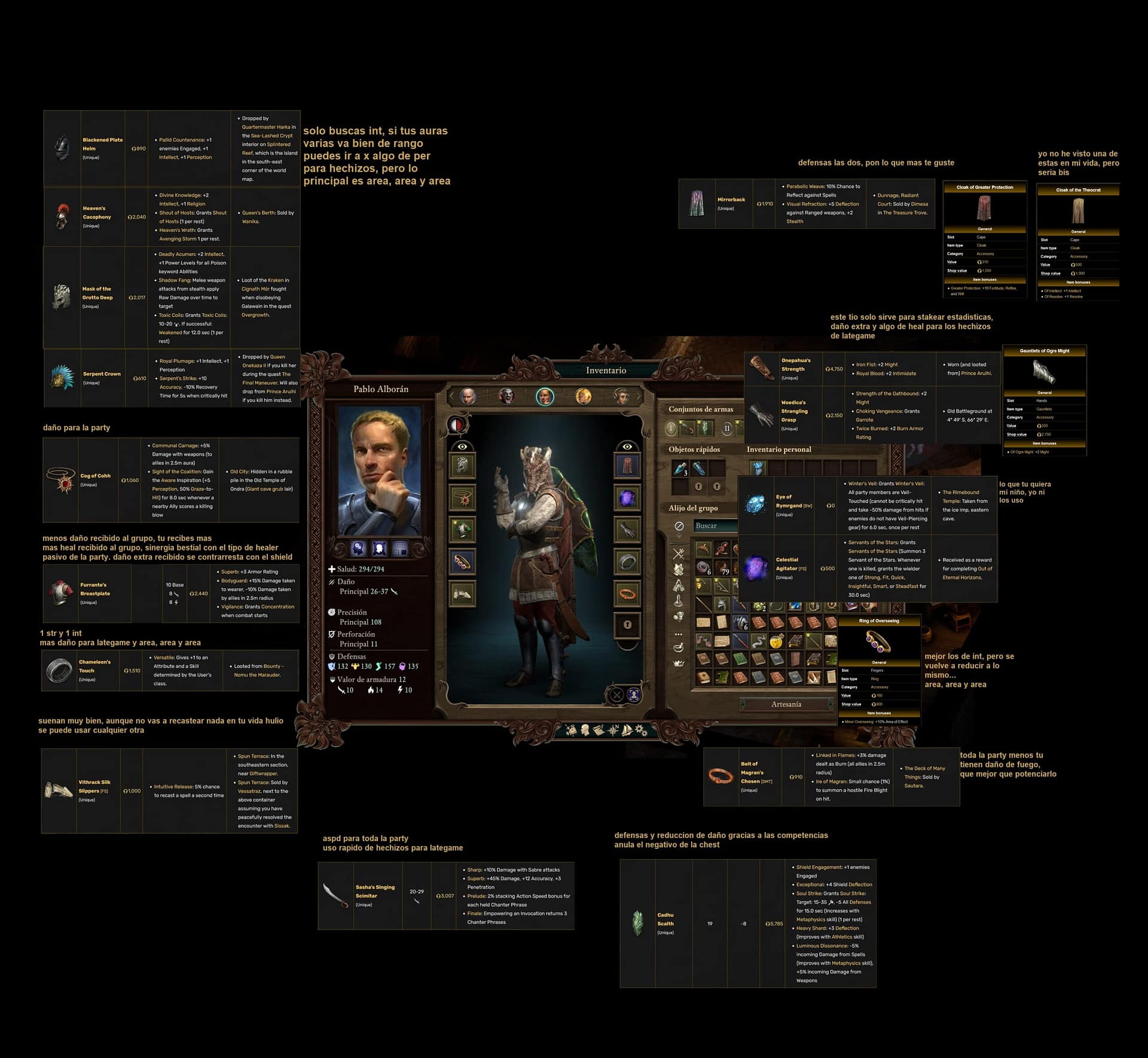Pick the equipped slippers in boots slot
1148x1058 pixels.
pos(462,594)
